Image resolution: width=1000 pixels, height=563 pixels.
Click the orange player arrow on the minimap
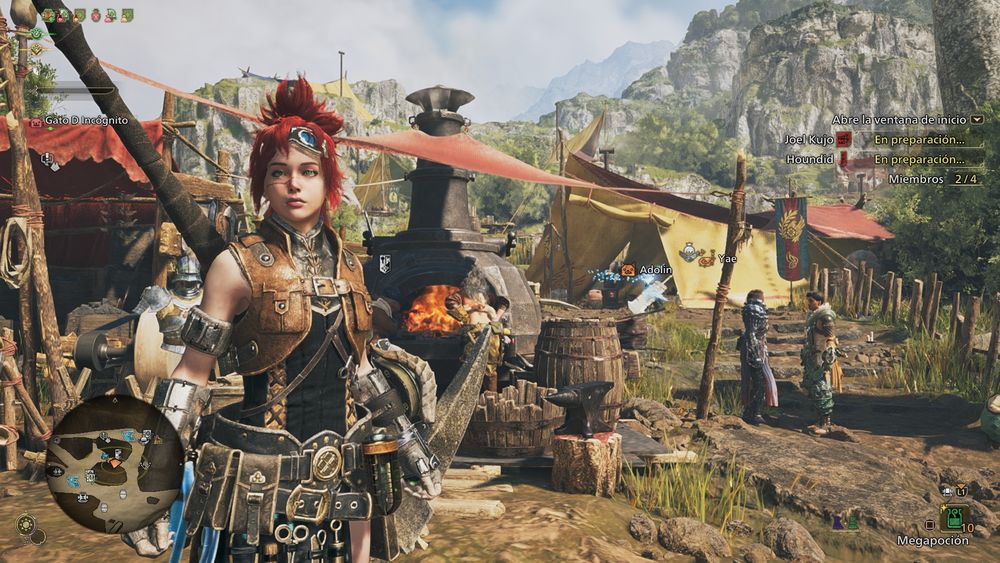pos(114,463)
